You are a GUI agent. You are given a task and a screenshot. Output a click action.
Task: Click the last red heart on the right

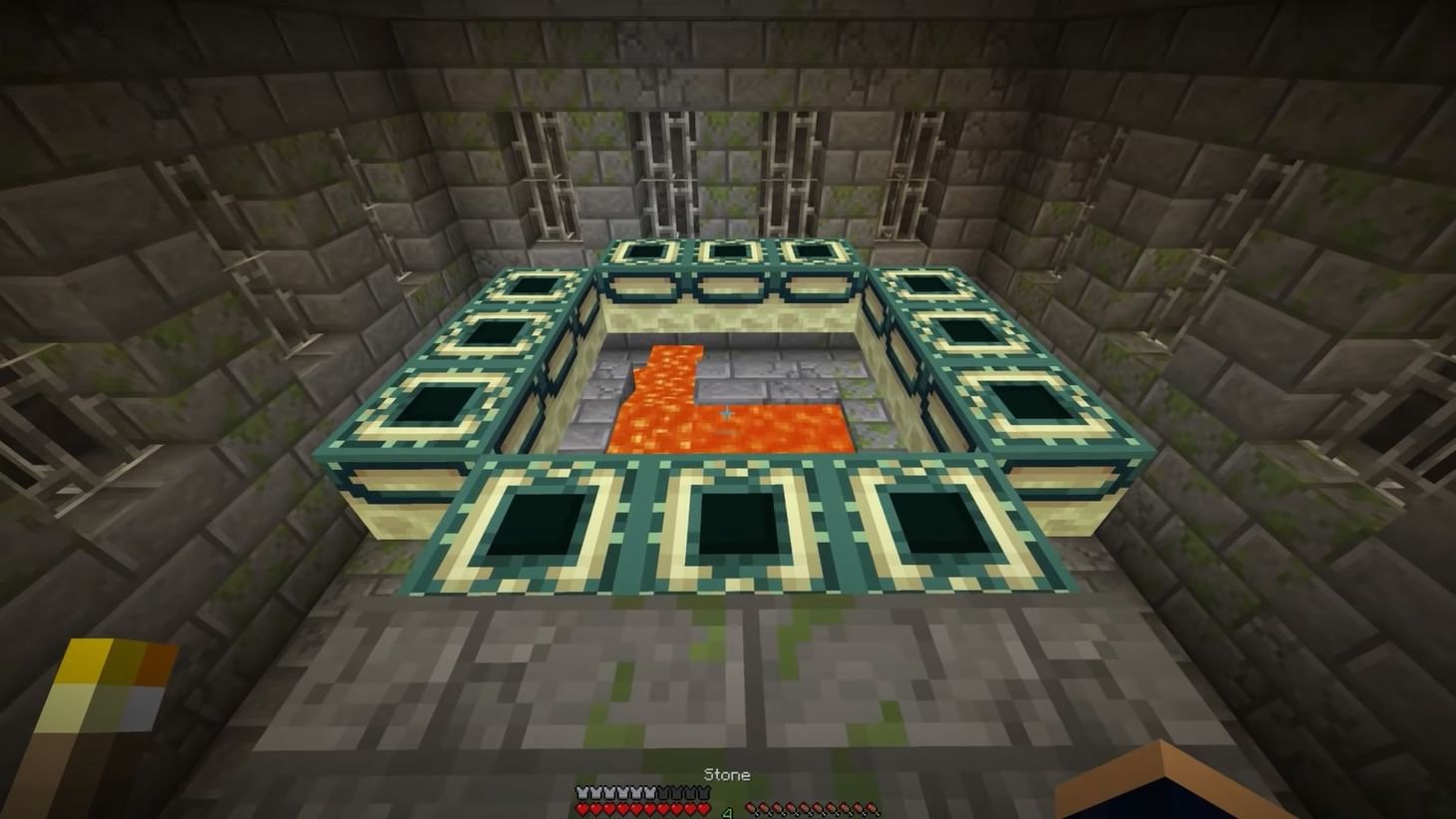click(702, 807)
